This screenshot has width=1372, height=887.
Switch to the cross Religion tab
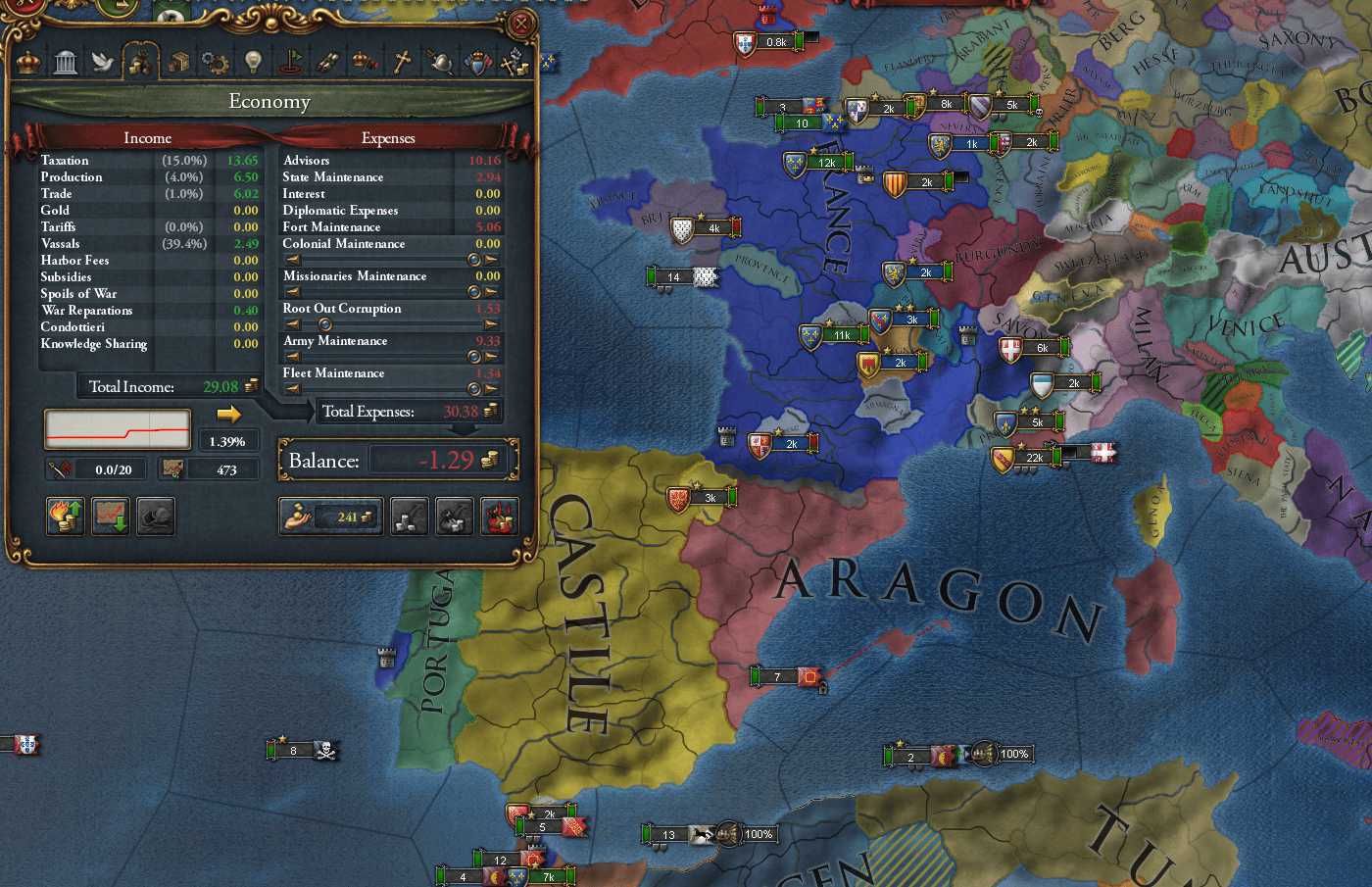tap(402, 63)
